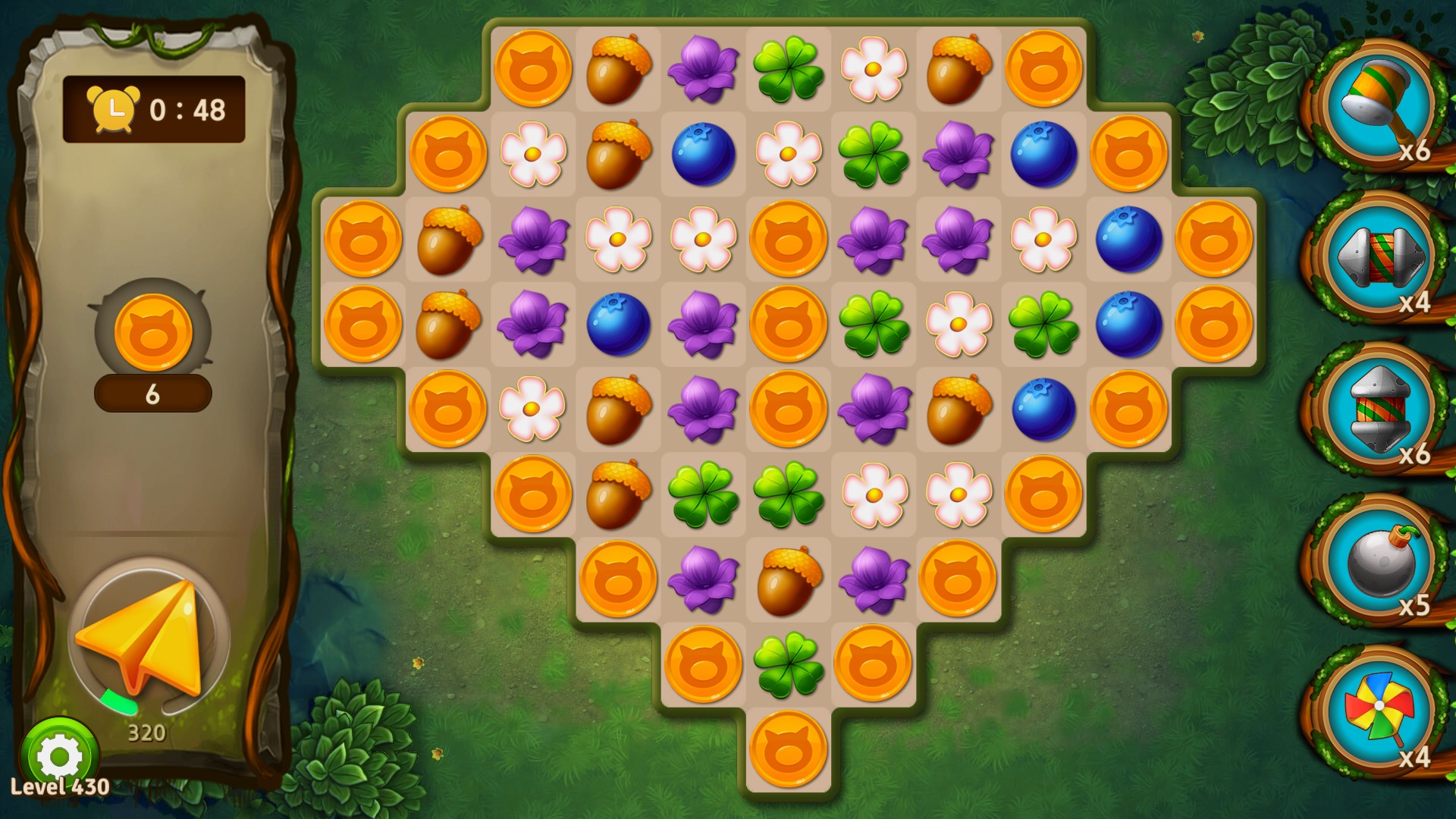Select the hammer booster
The image size is (1456, 819).
(1378, 105)
